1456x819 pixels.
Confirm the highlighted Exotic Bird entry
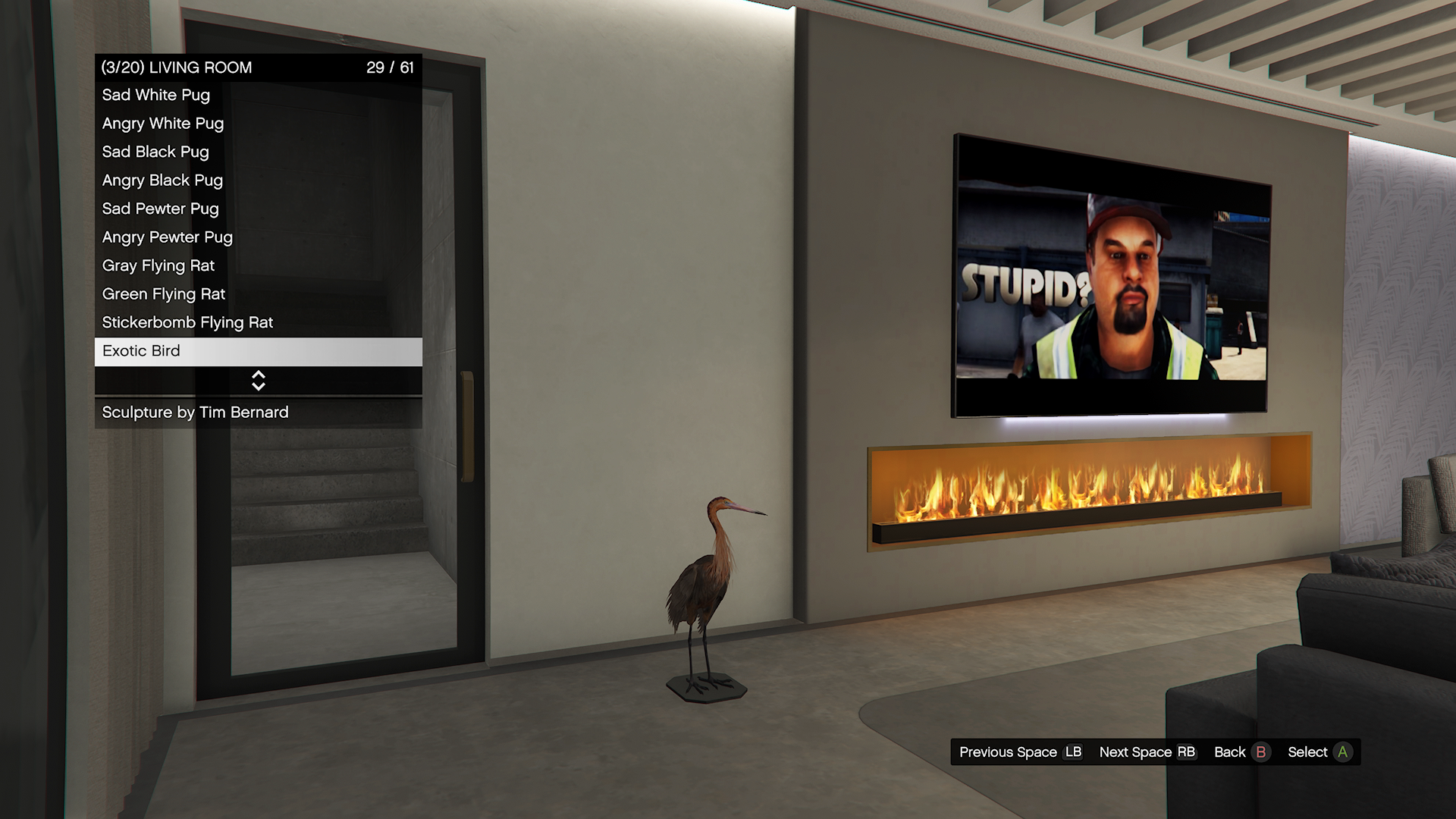click(x=258, y=351)
